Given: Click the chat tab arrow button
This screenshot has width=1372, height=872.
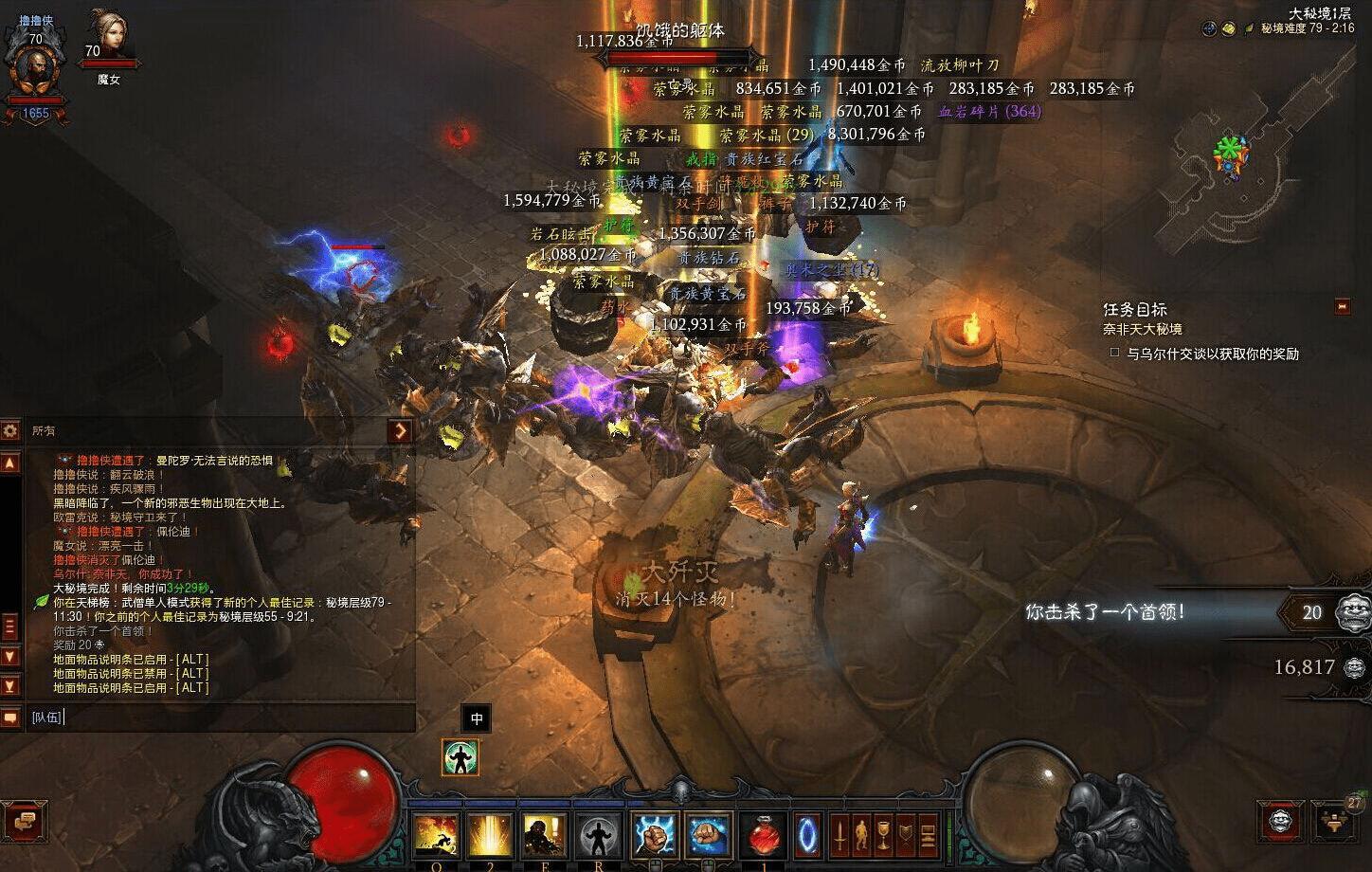Looking at the screenshot, I should [401, 430].
